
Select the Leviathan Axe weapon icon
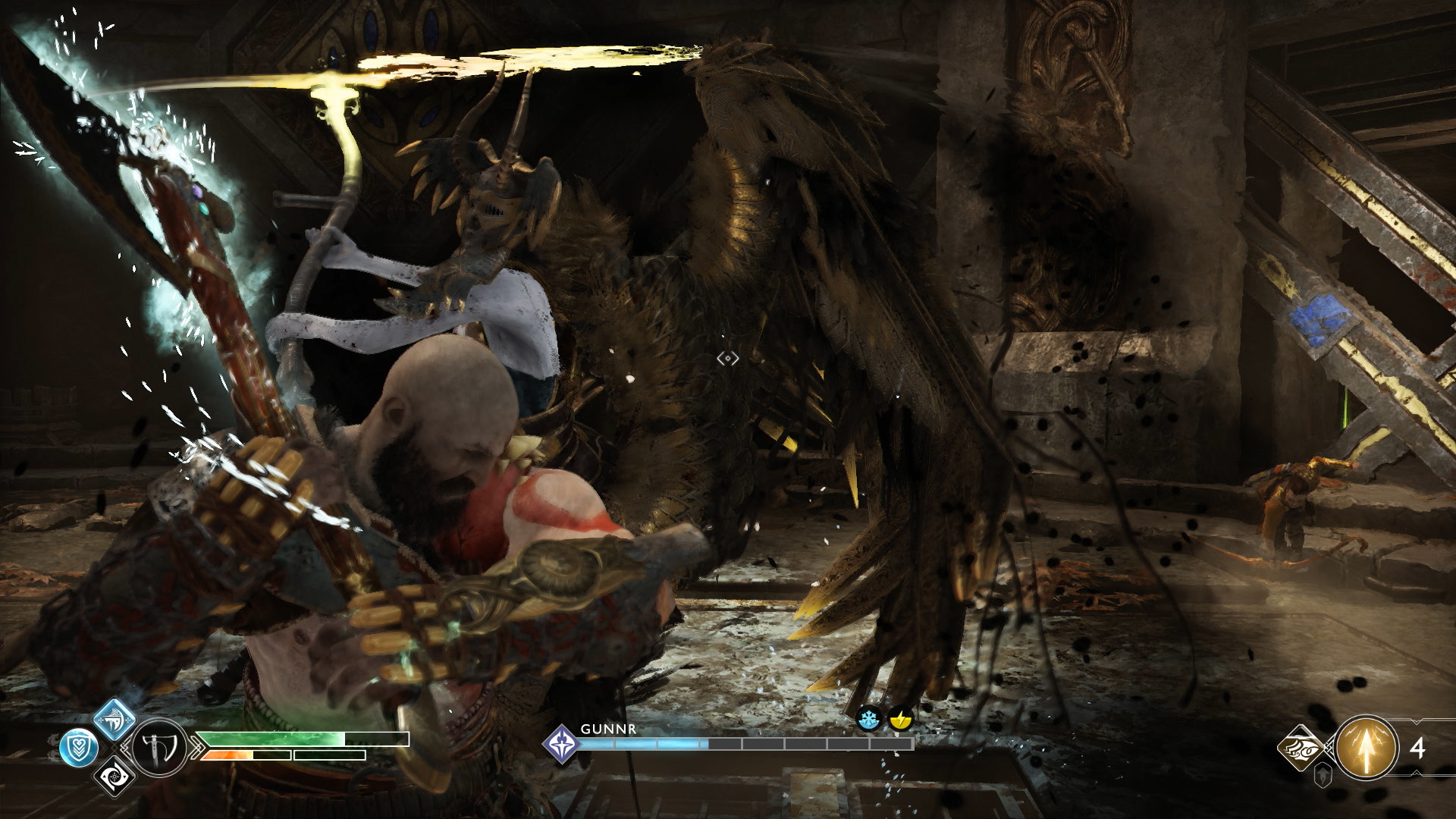160,747
